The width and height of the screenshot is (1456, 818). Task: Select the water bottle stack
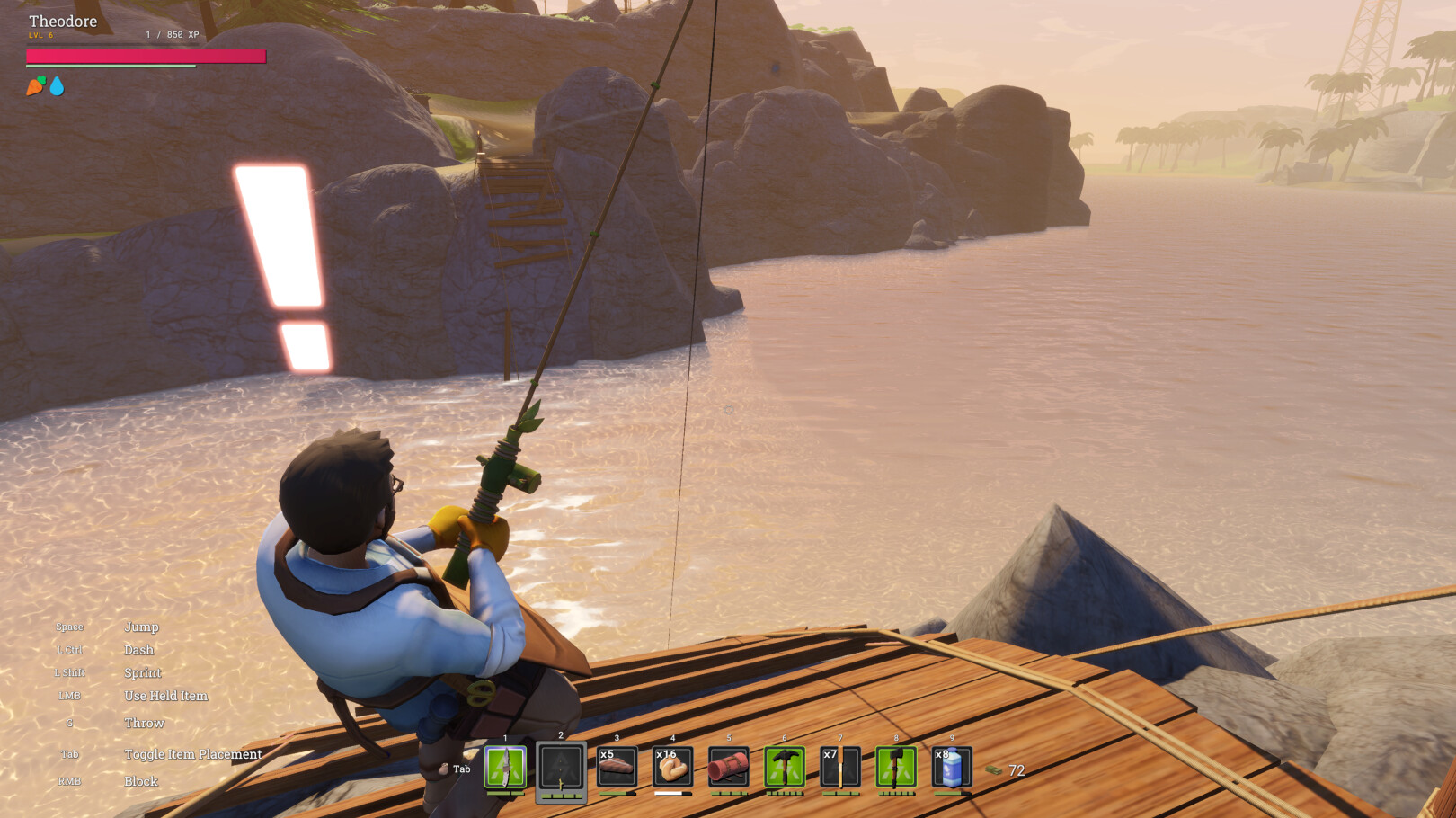951,768
